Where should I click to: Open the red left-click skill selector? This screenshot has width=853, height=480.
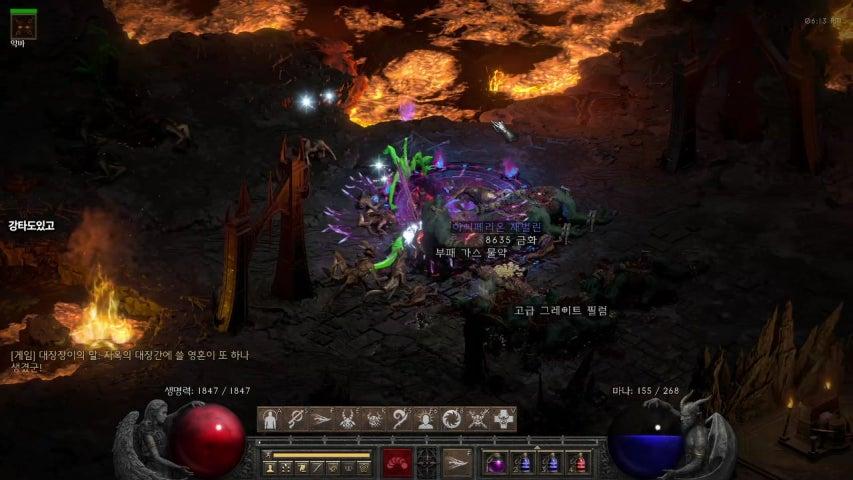click(397, 462)
